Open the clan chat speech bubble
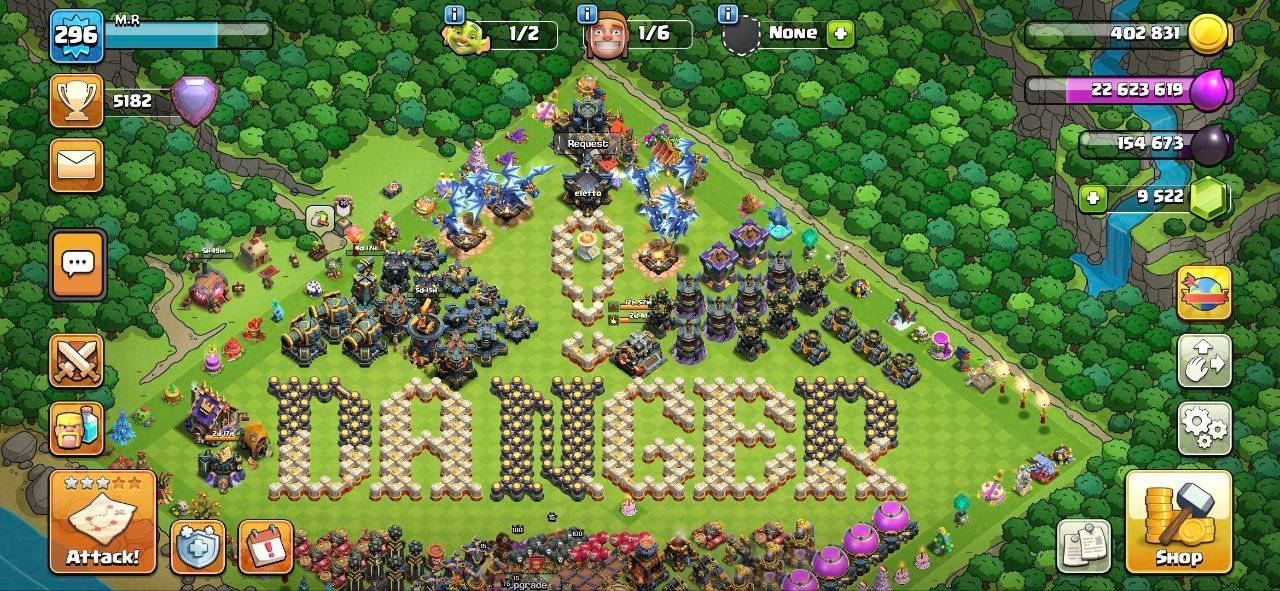Image resolution: width=1280 pixels, height=591 pixels. (x=77, y=264)
